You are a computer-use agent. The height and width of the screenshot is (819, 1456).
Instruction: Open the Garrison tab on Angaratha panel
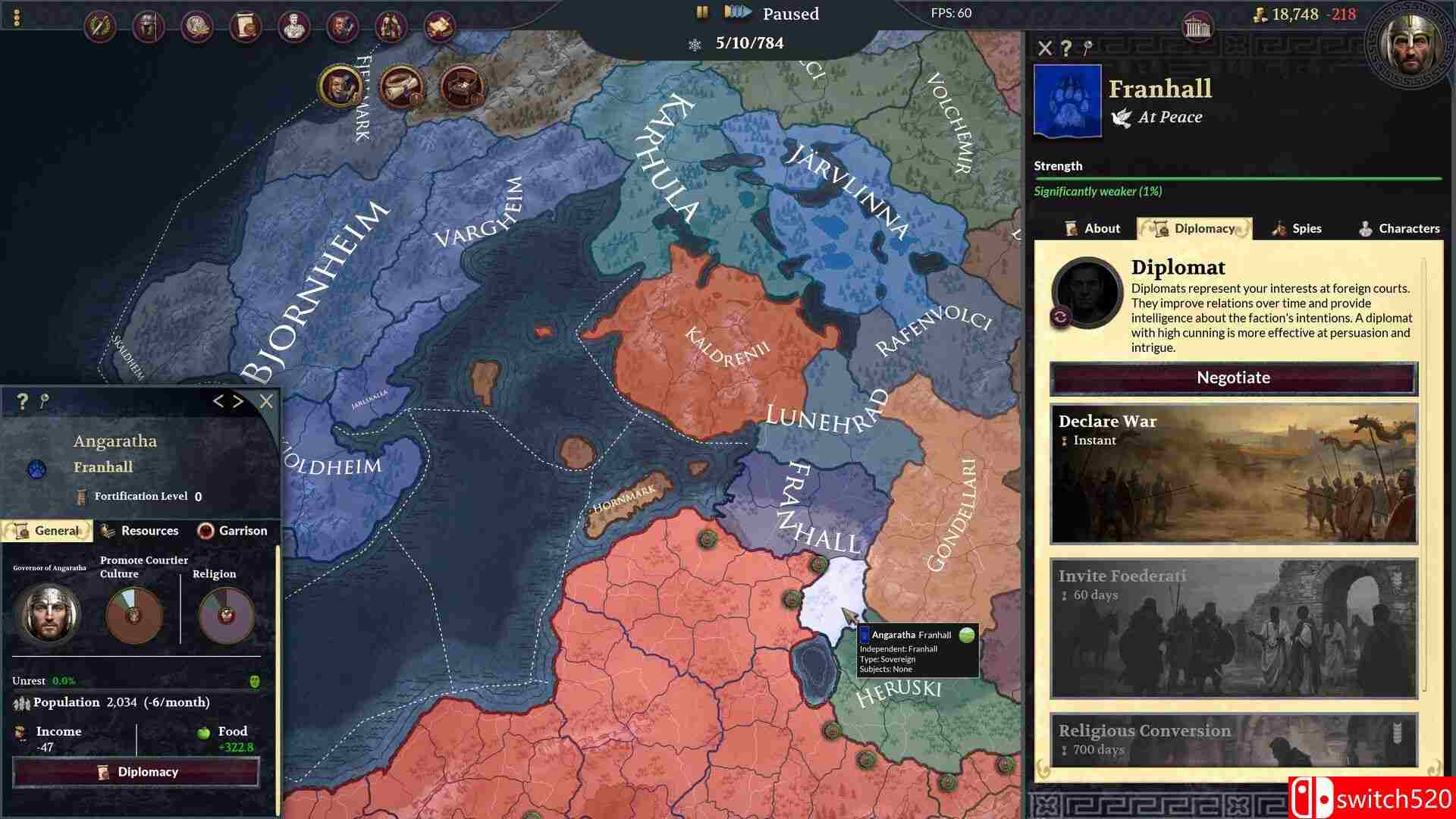click(233, 530)
